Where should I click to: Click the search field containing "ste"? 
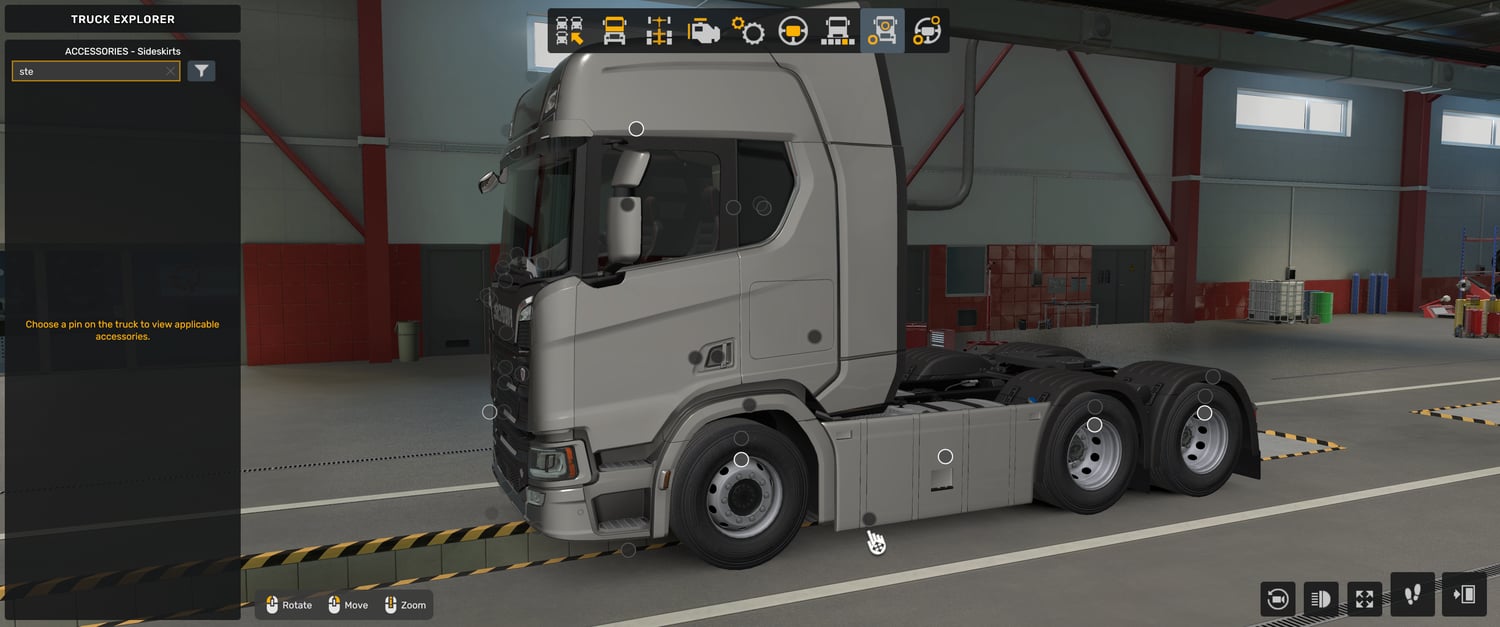pos(88,71)
